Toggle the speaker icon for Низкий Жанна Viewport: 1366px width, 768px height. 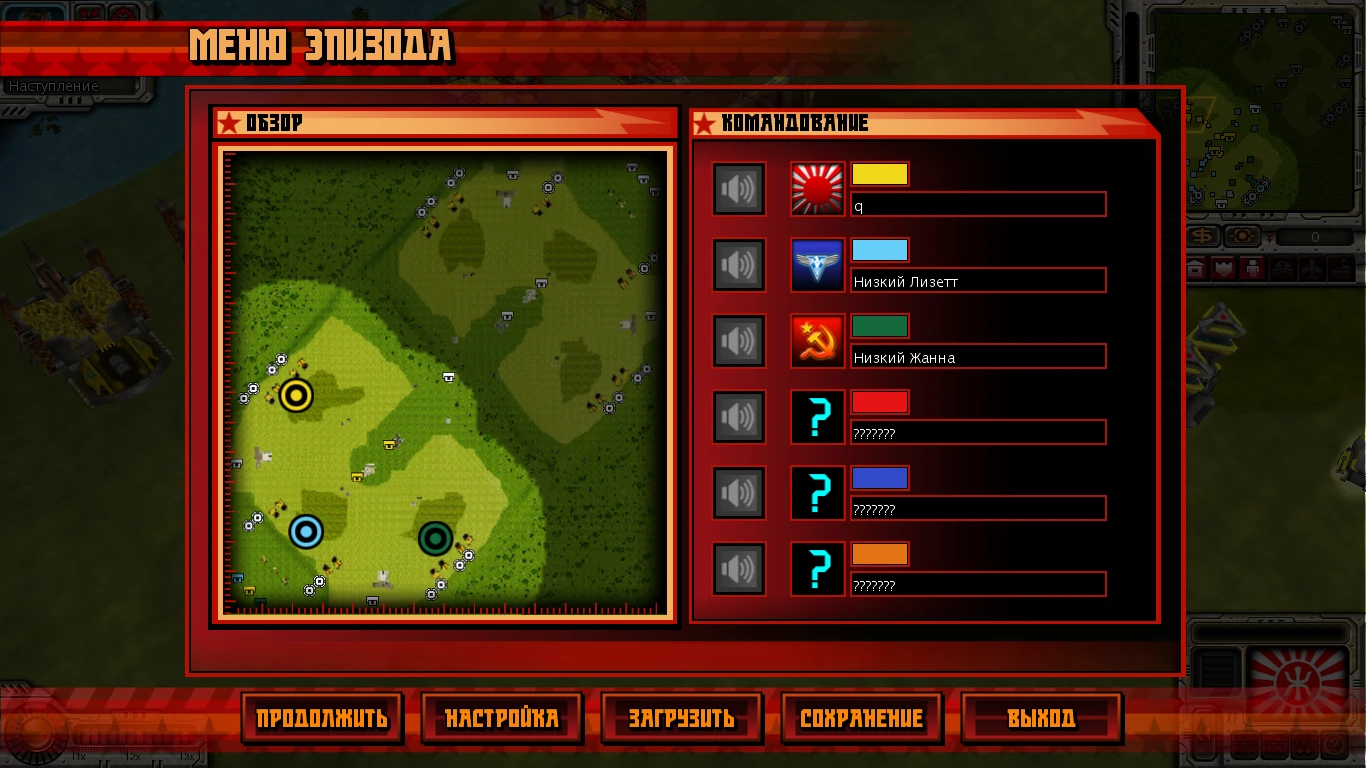click(739, 341)
